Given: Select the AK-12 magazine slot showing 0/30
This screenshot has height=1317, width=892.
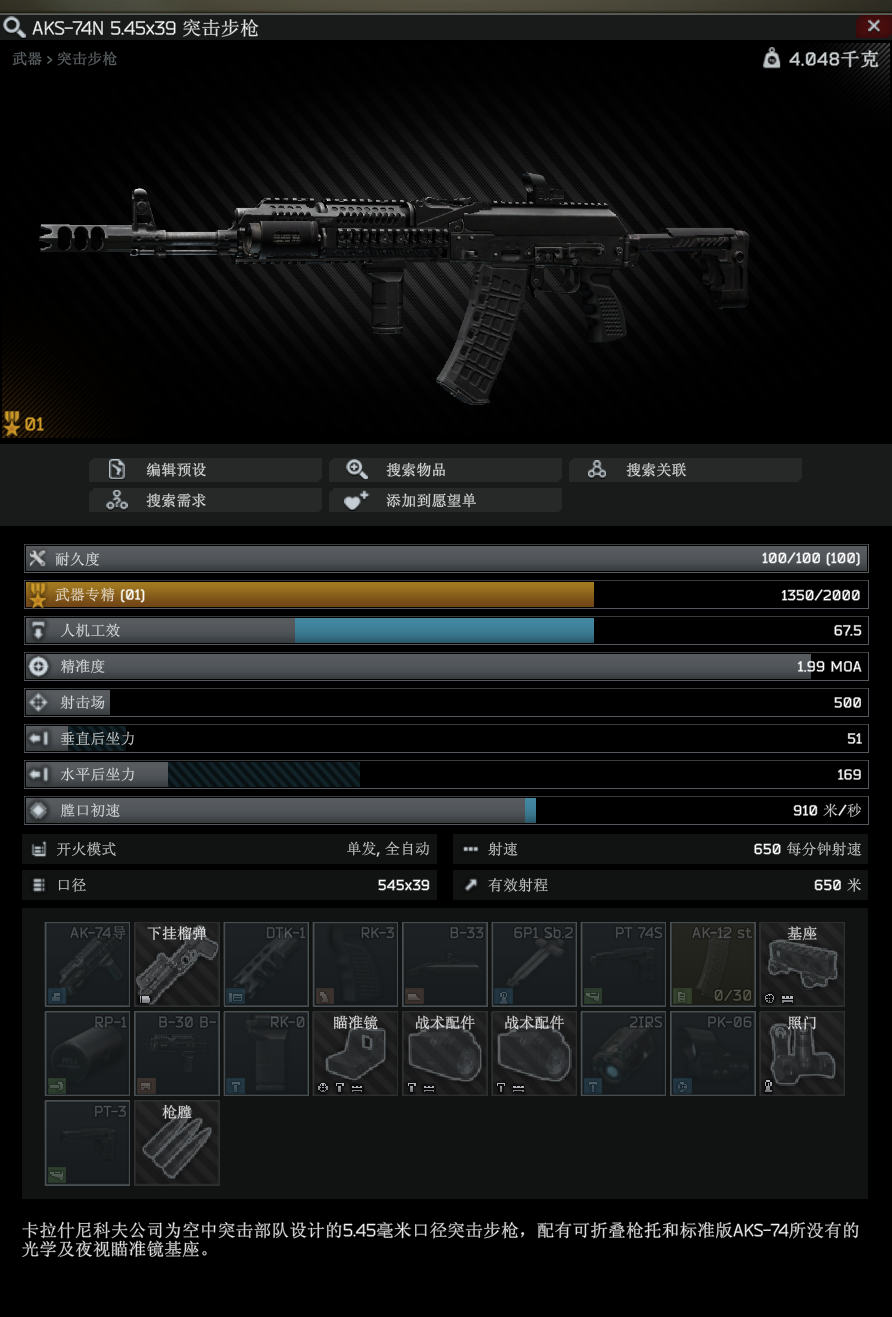Looking at the screenshot, I should coord(713,964).
